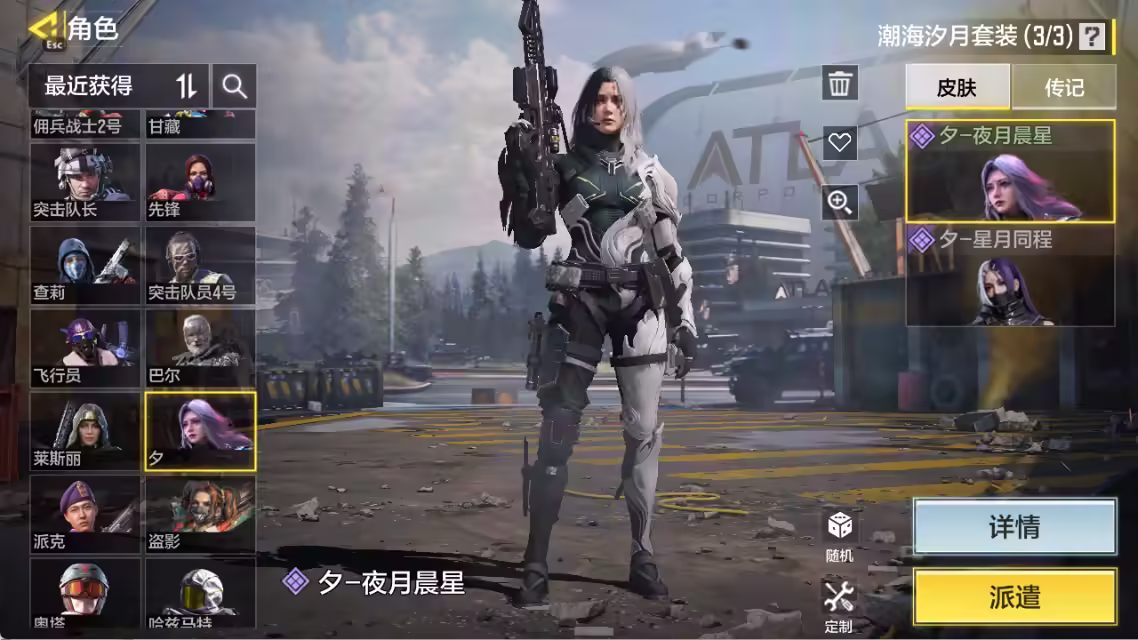This screenshot has height=640, width=1138.
Task: Open the 潮海汐月套装 help question mark
Action: 1093,37
